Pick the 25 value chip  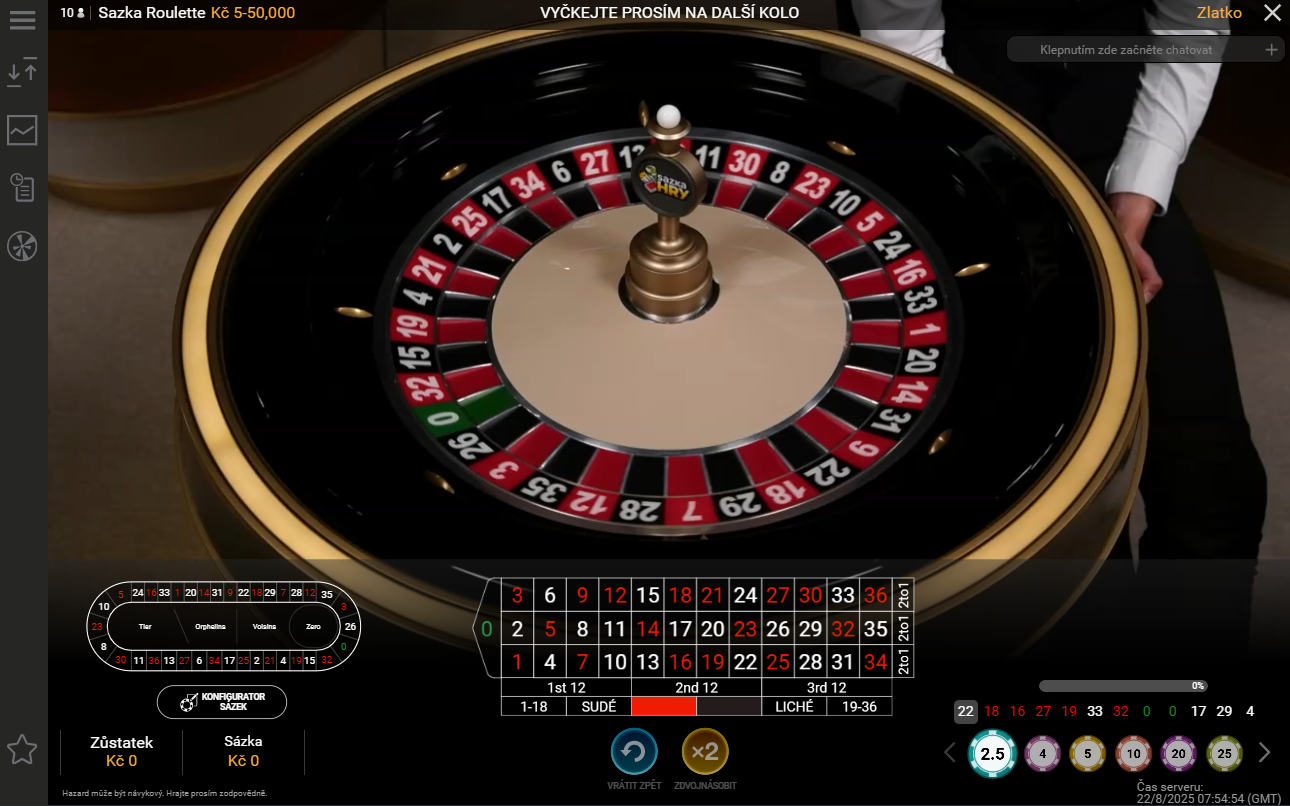click(x=1224, y=754)
